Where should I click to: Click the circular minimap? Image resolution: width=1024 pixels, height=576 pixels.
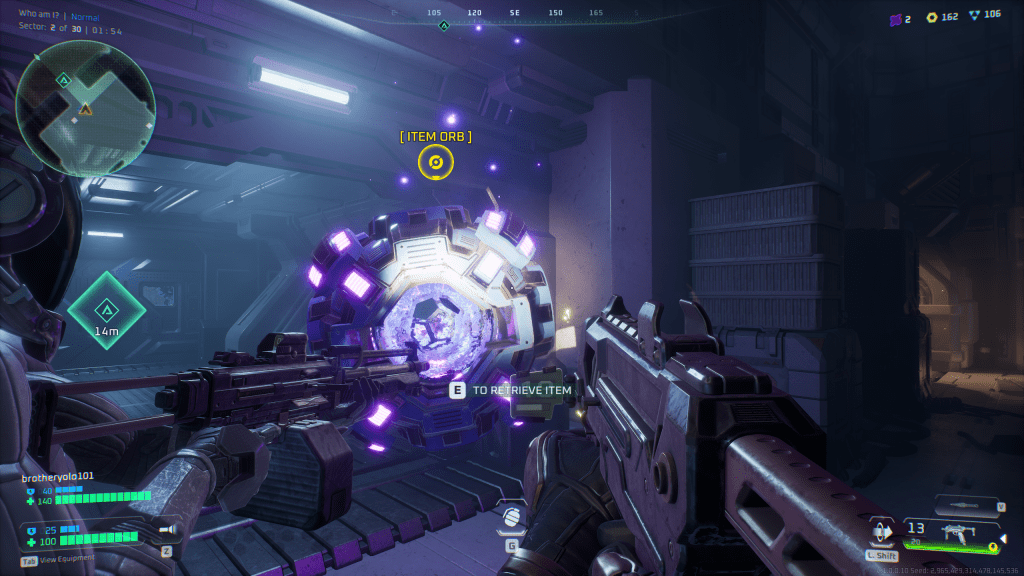[x=85, y=105]
